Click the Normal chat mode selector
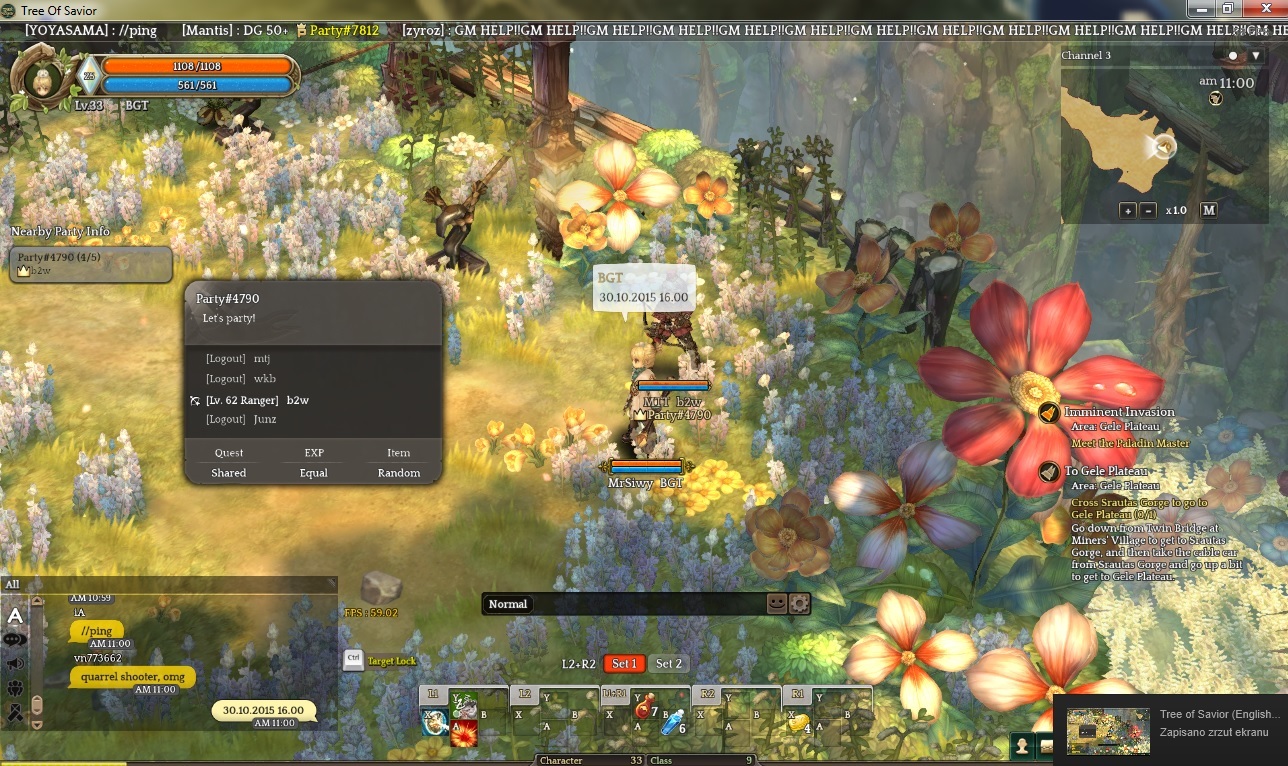The height and width of the screenshot is (766, 1288). click(508, 604)
